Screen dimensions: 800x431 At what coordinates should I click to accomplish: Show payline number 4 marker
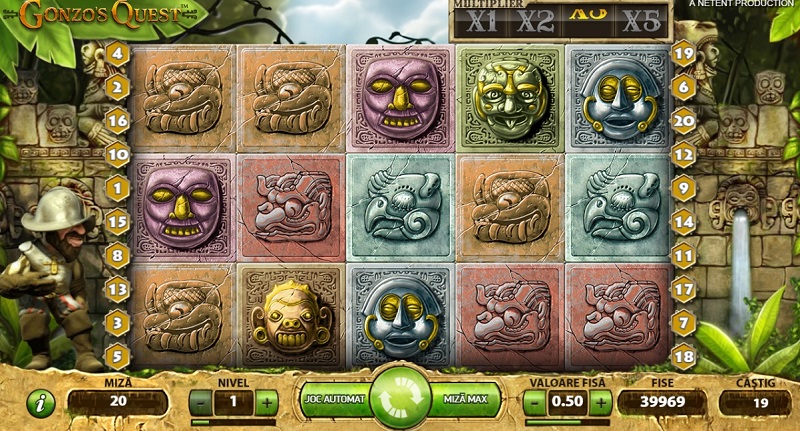pos(118,53)
